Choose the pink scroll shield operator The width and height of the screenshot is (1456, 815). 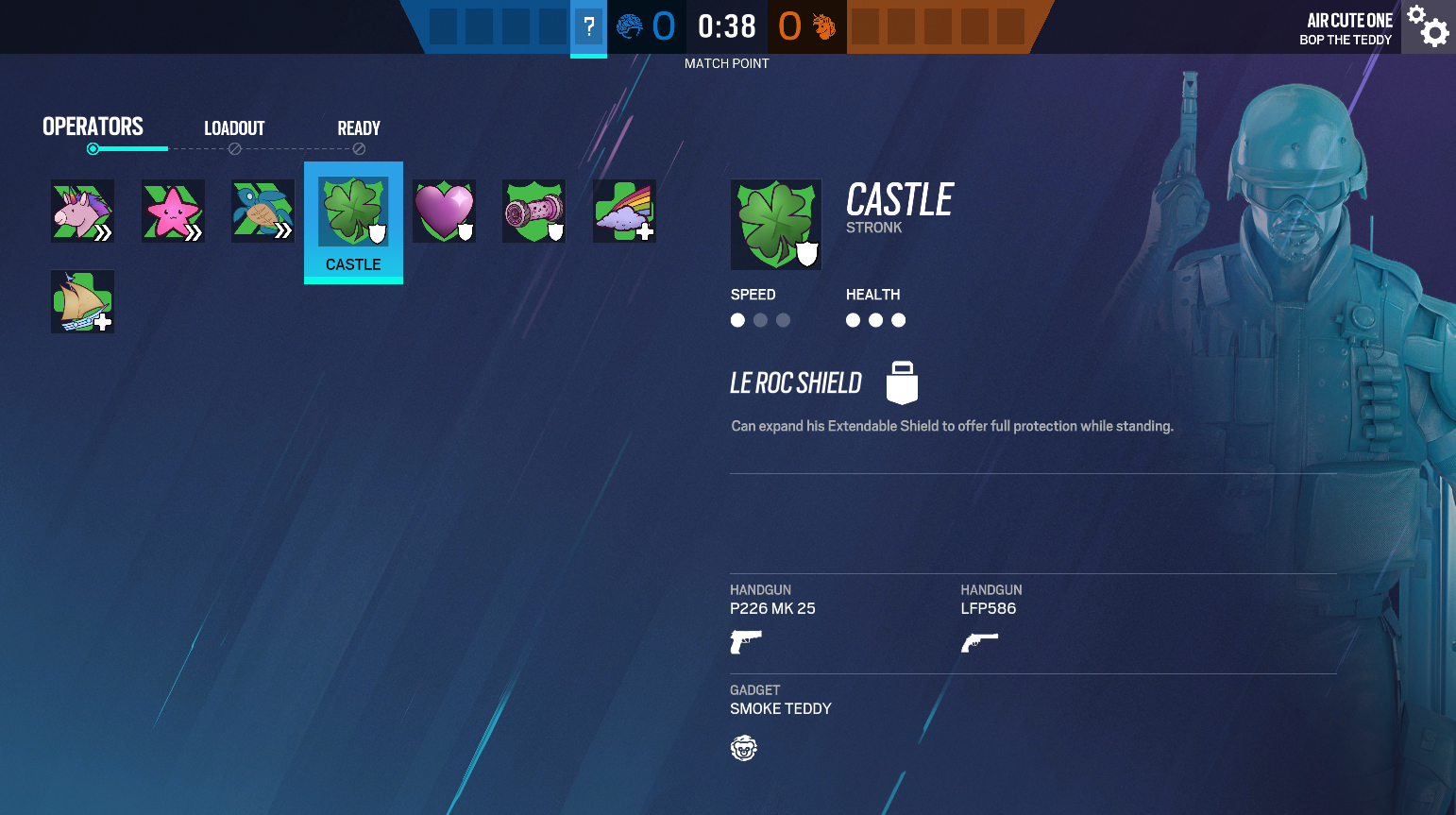[x=533, y=211]
